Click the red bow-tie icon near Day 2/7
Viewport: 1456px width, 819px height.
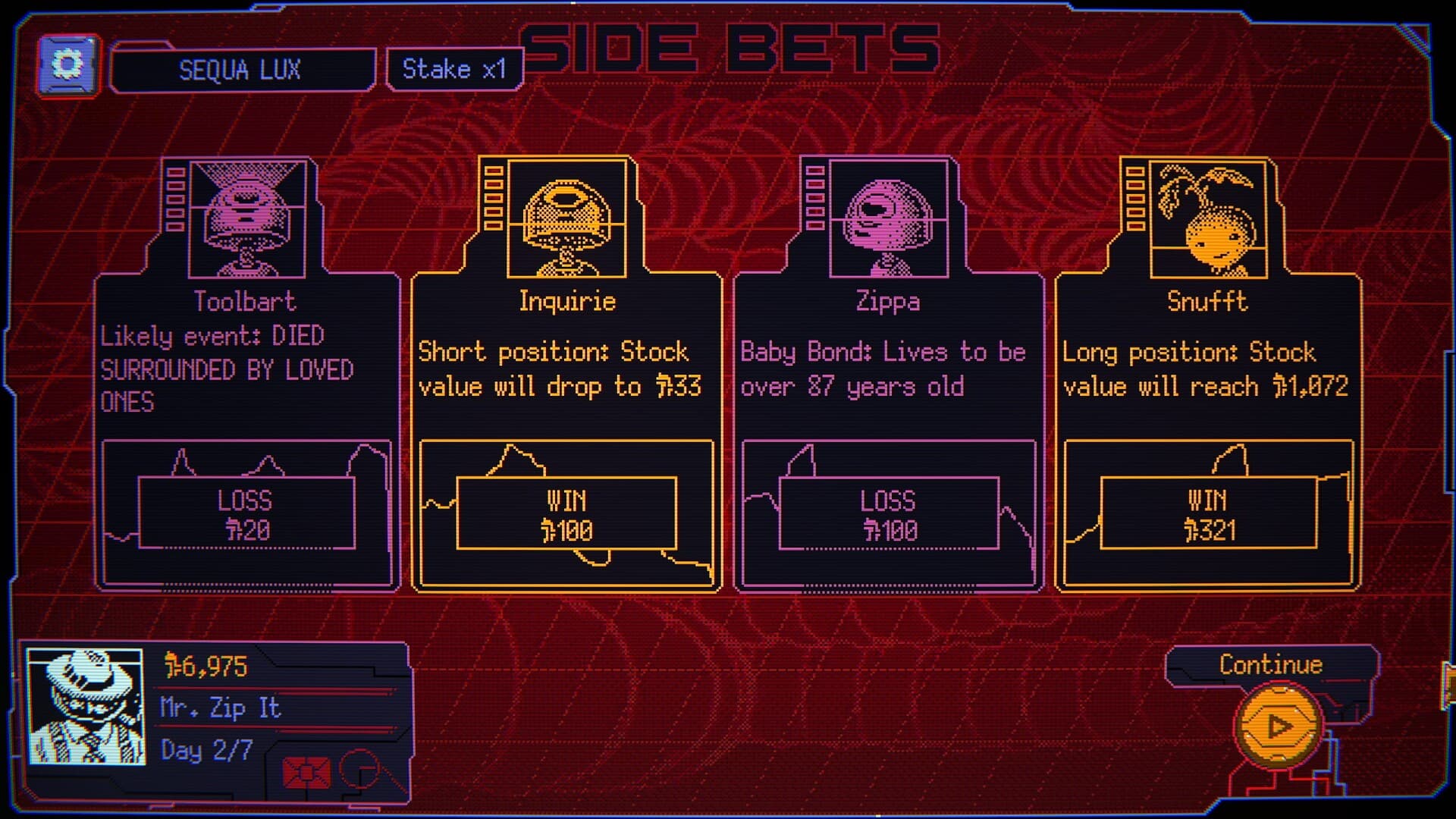pyautogui.click(x=306, y=773)
